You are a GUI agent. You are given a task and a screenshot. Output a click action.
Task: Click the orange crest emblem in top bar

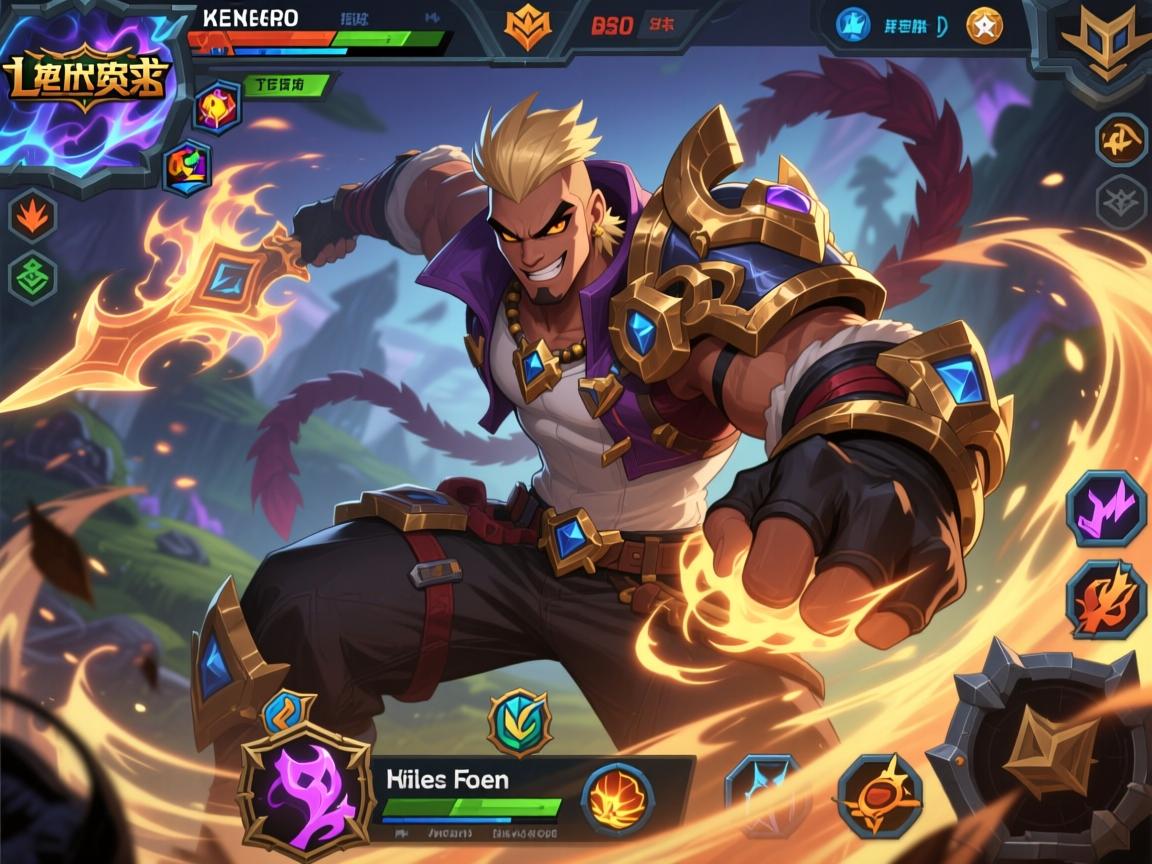tap(527, 26)
